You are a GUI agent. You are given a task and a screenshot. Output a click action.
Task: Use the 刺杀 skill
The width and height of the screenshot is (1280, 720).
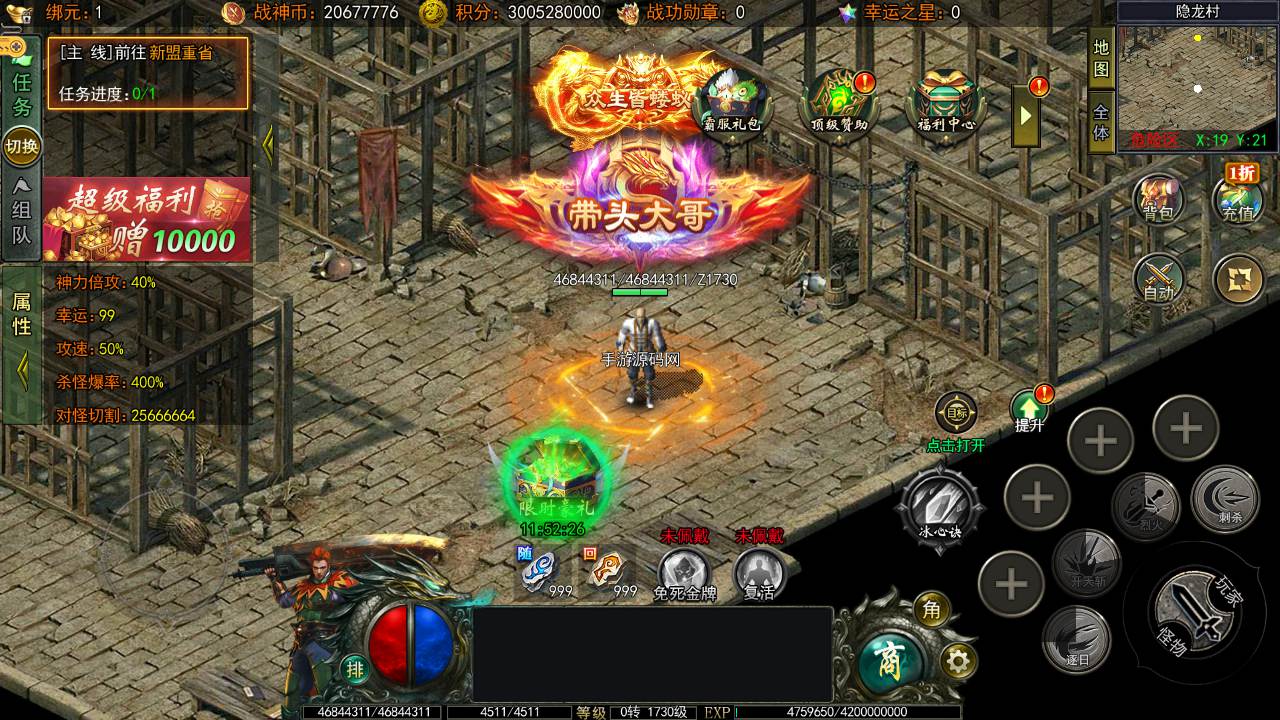[x=1223, y=499]
